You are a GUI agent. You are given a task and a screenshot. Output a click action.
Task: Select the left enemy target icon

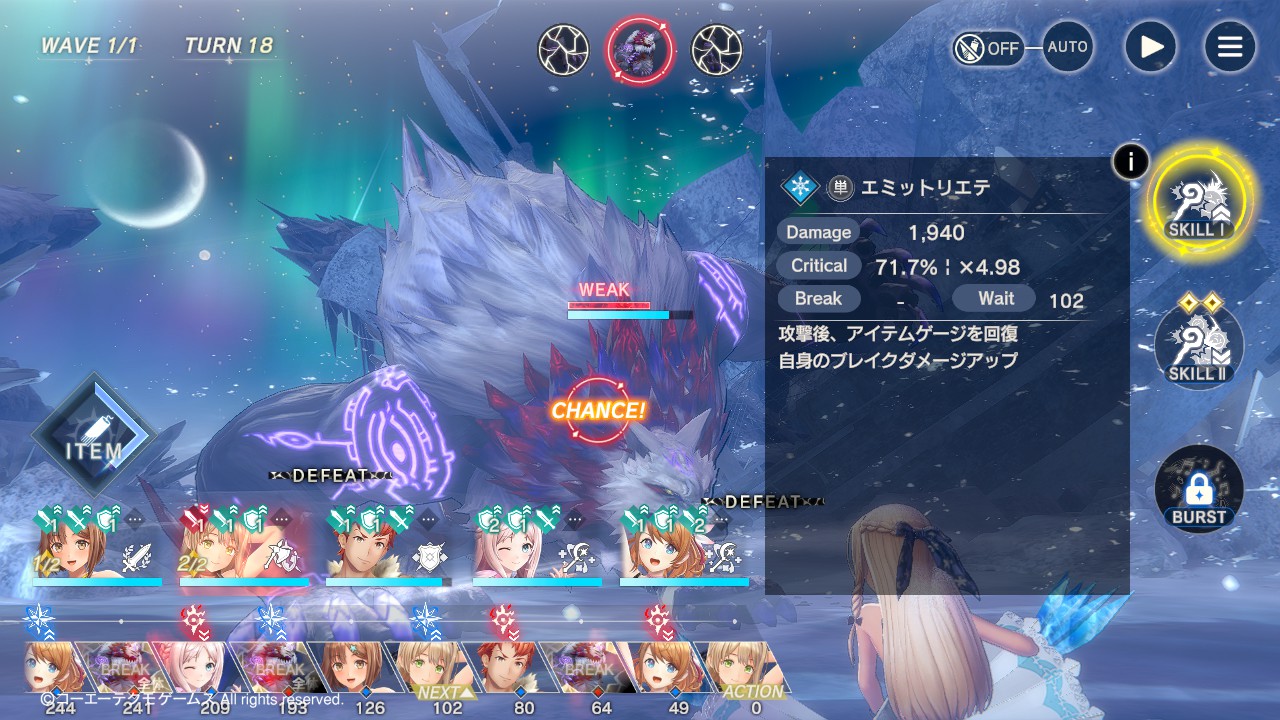click(563, 50)
